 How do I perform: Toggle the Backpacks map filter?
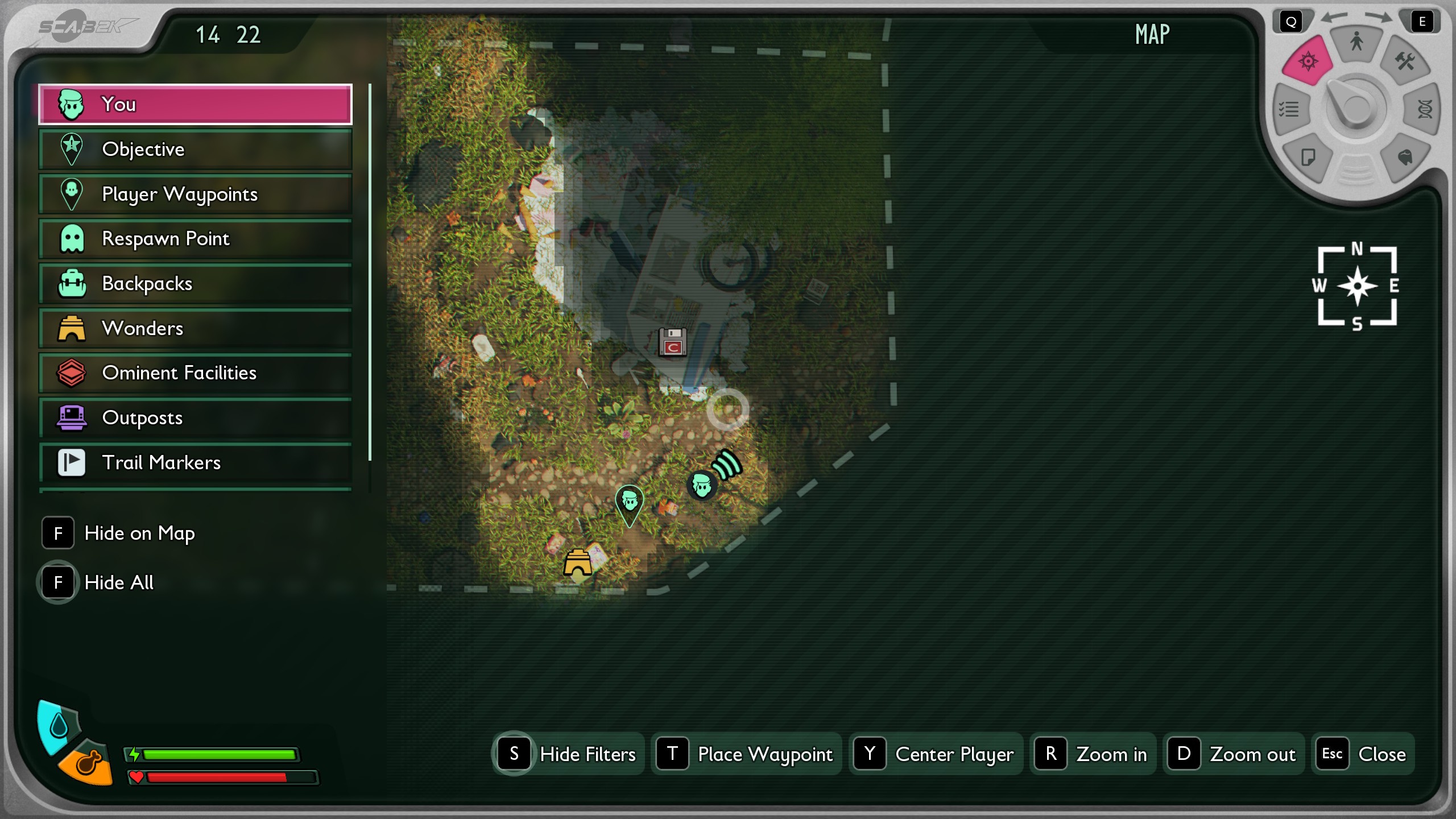pyautogui.click(x=195, y=283)
